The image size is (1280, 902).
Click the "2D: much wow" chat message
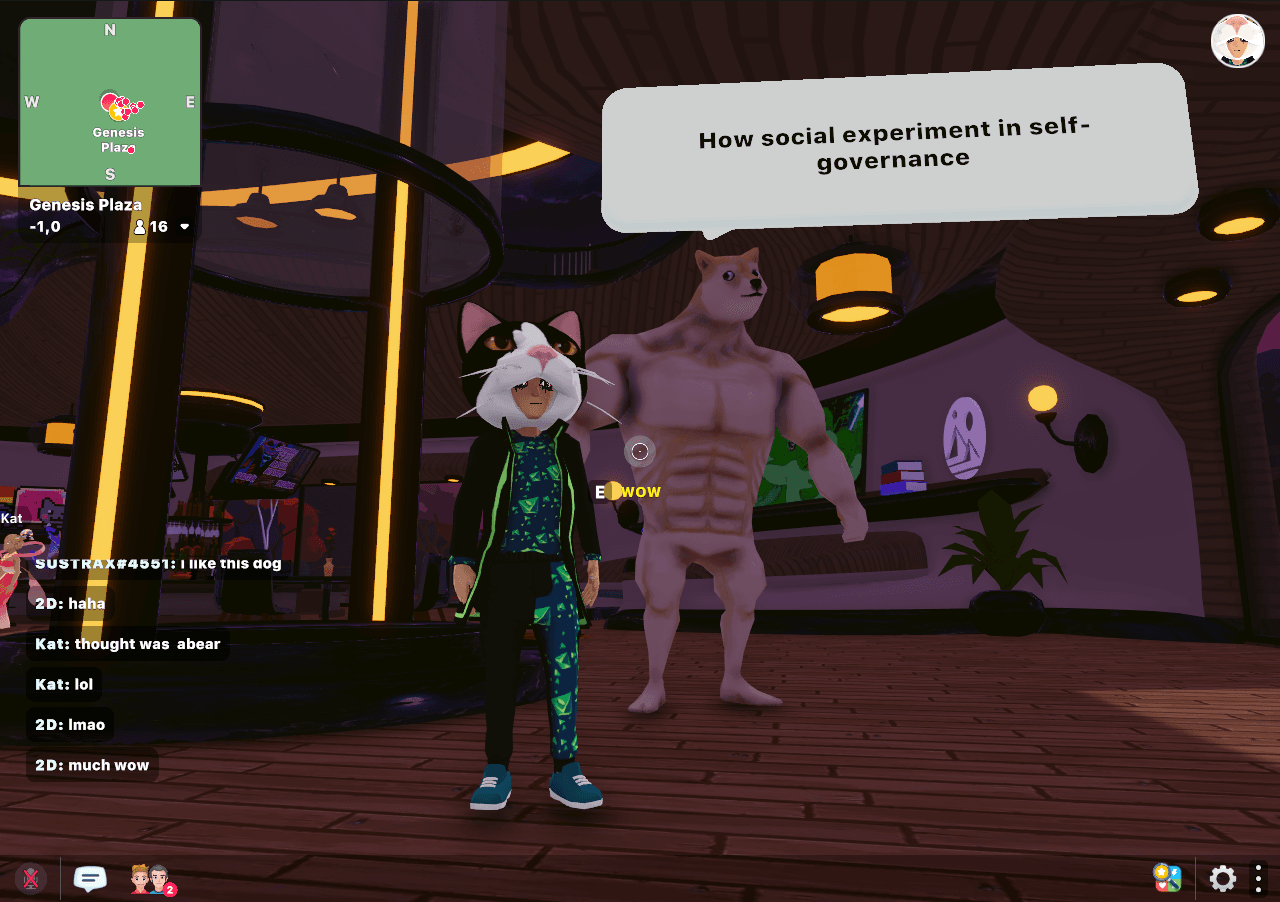pyautogui.click(x=92, y=765)
